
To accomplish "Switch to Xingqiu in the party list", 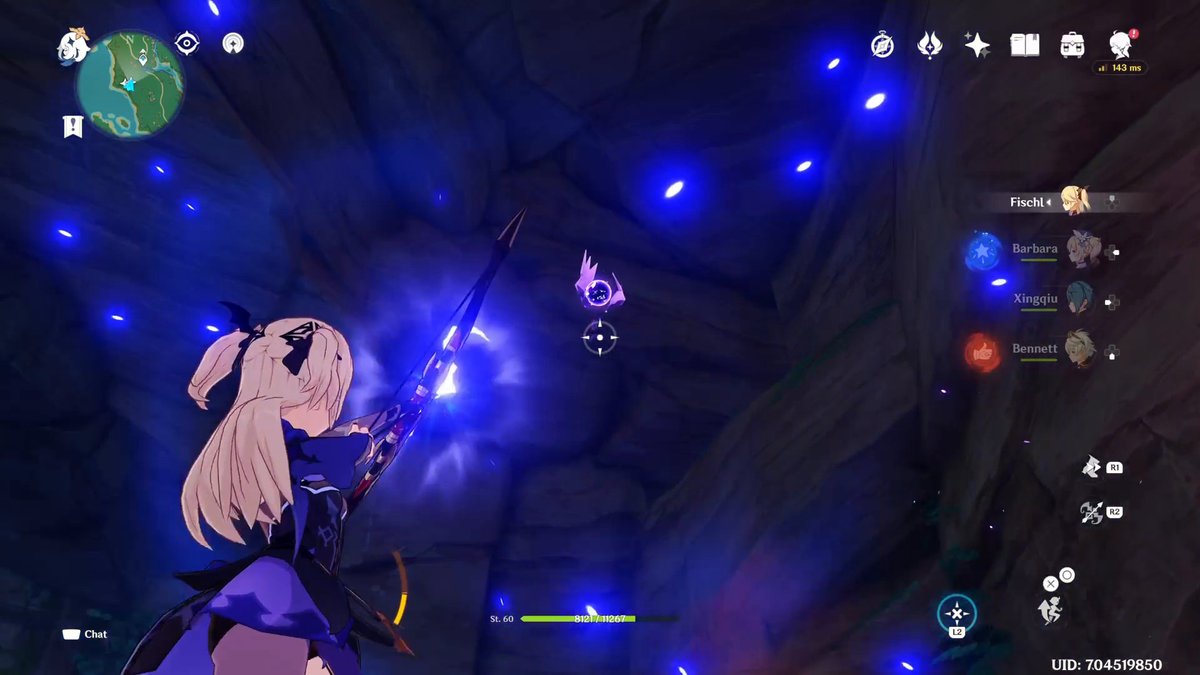I will click(1079, 299).
